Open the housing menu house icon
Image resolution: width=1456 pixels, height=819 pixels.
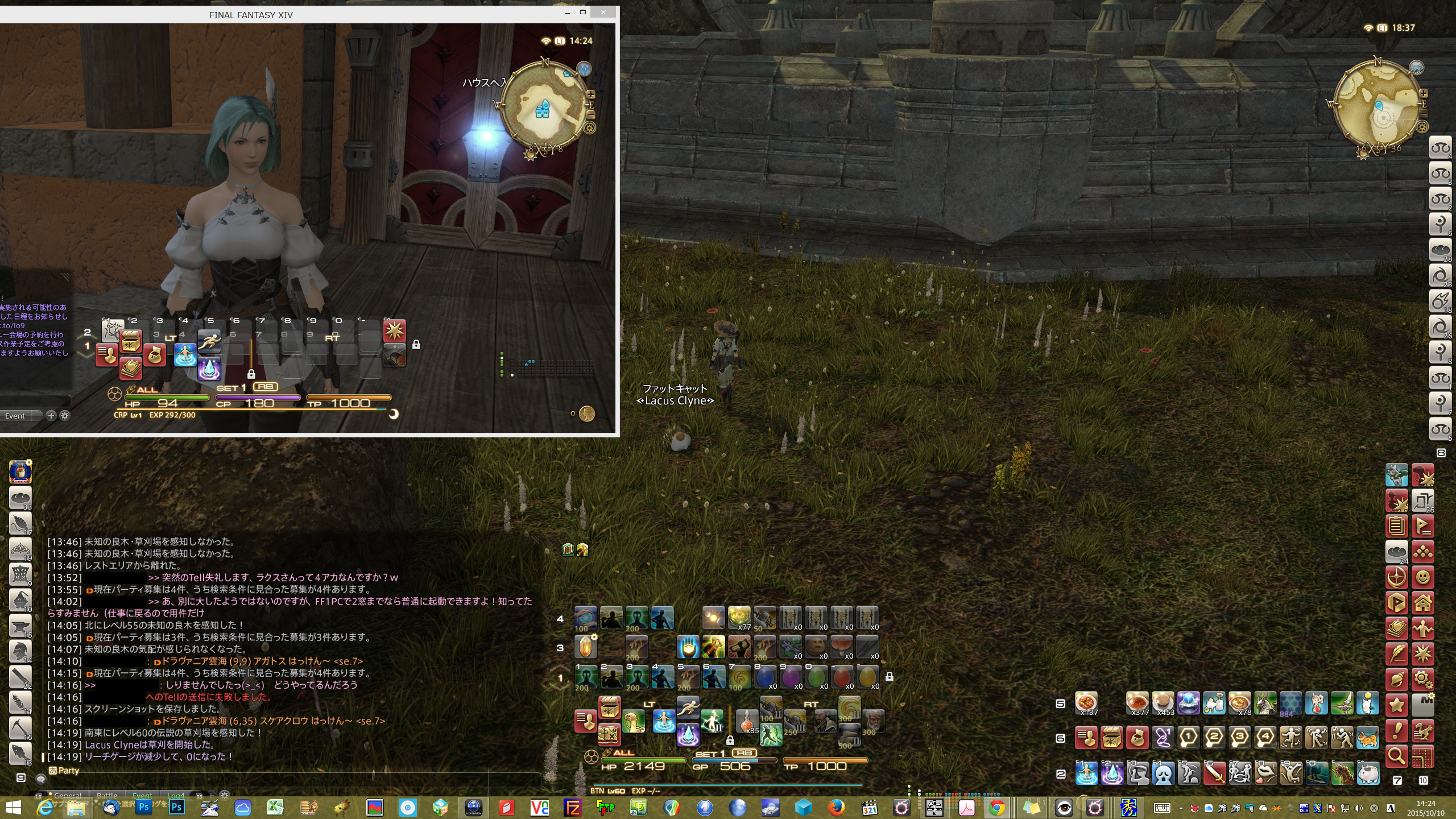(x=1423, y=603)
